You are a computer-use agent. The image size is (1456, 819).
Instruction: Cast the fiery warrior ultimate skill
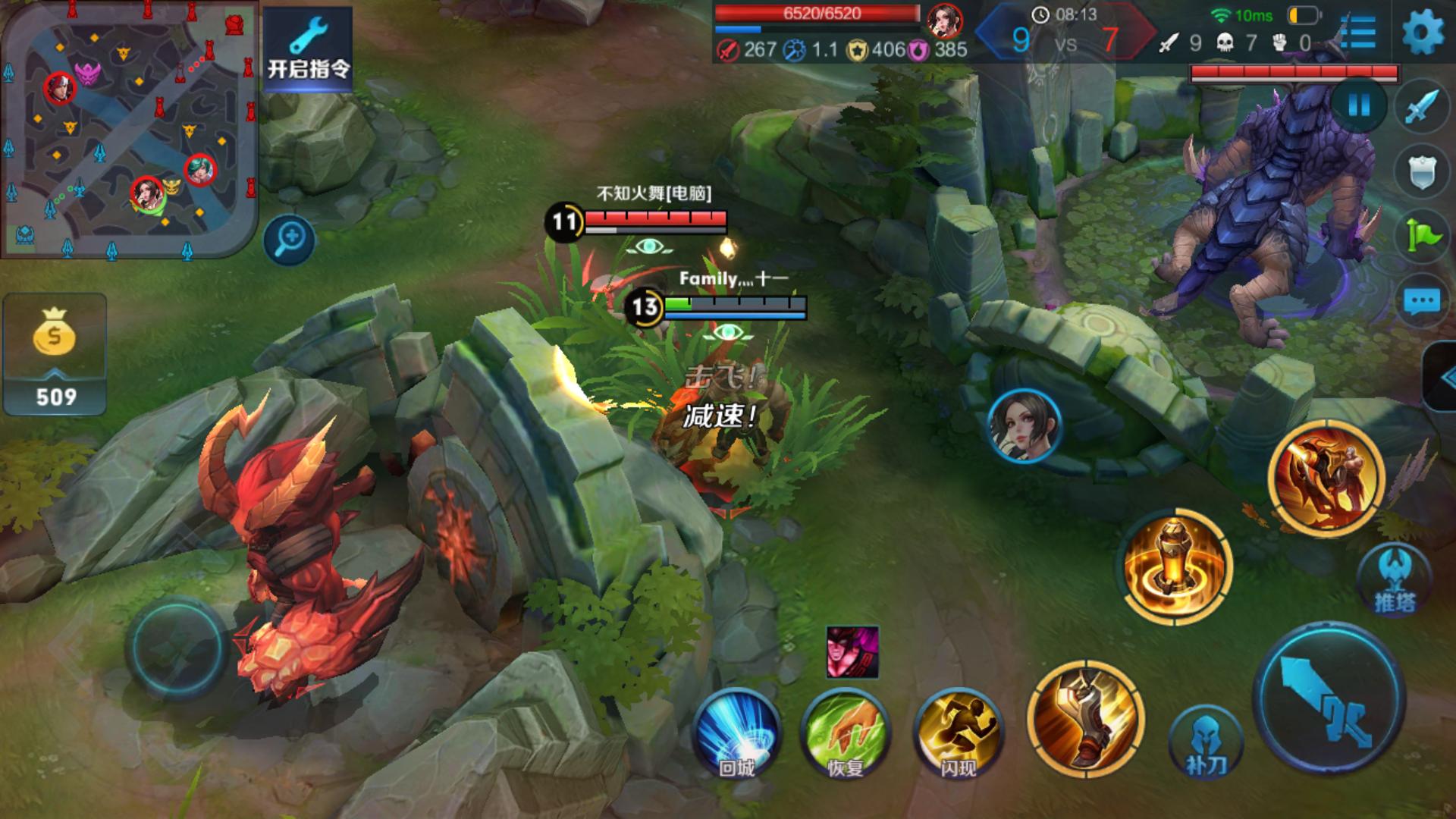click(1326, 479)
